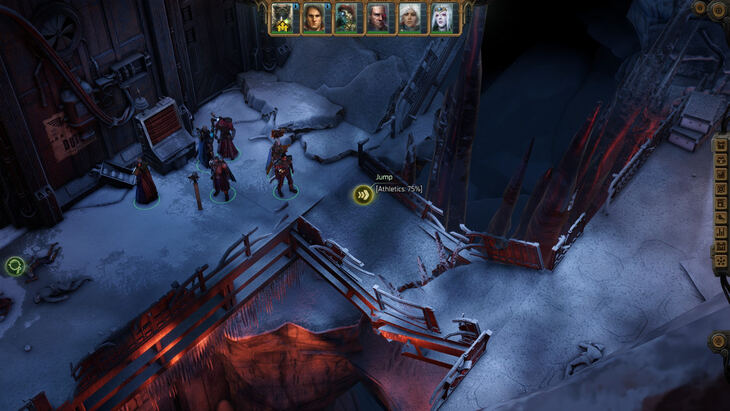
Task: Choose the green cyborg companion portrait
Action: coord(348,18)
